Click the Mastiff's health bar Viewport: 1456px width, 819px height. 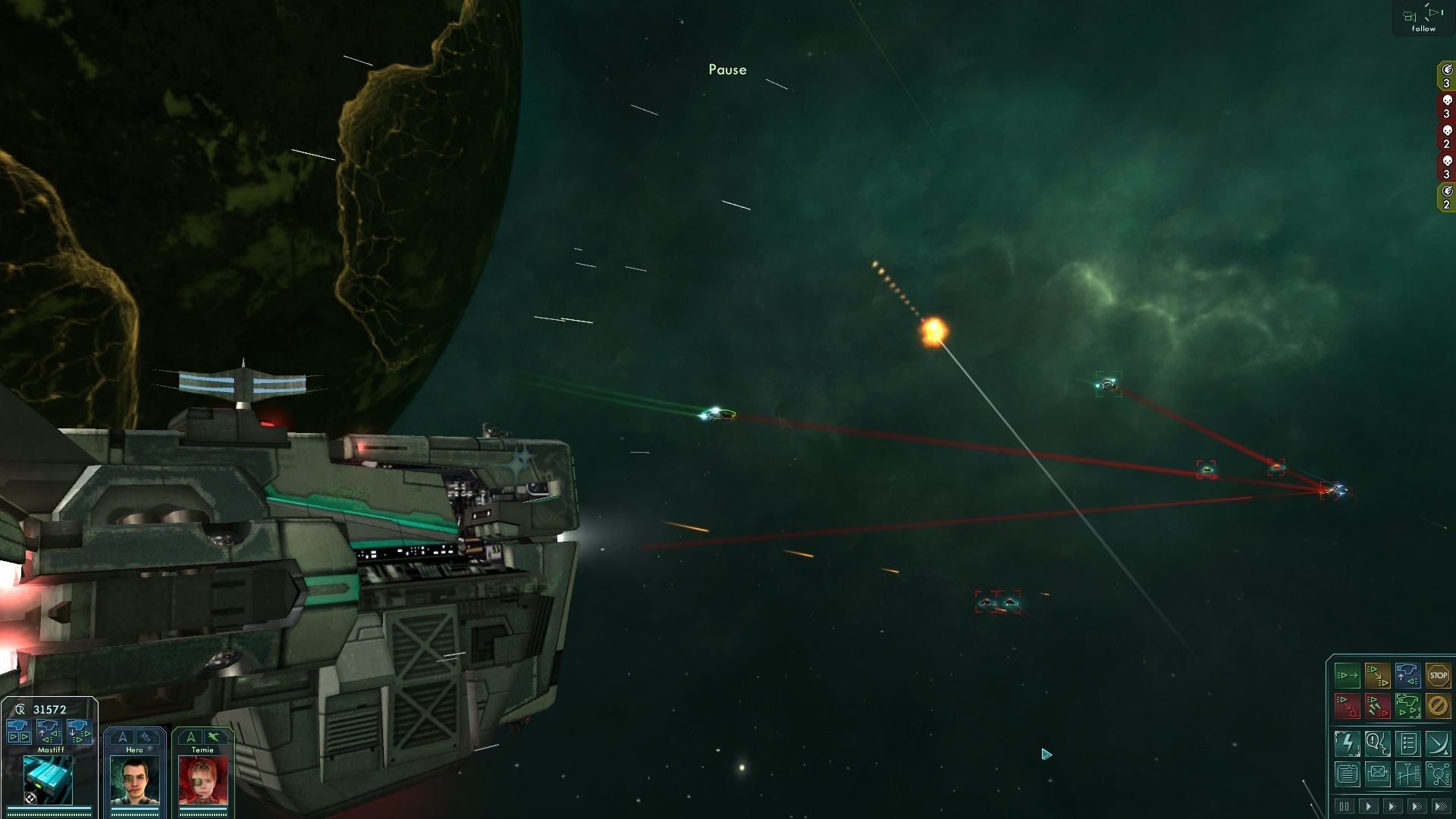click(x=49, y=808)
